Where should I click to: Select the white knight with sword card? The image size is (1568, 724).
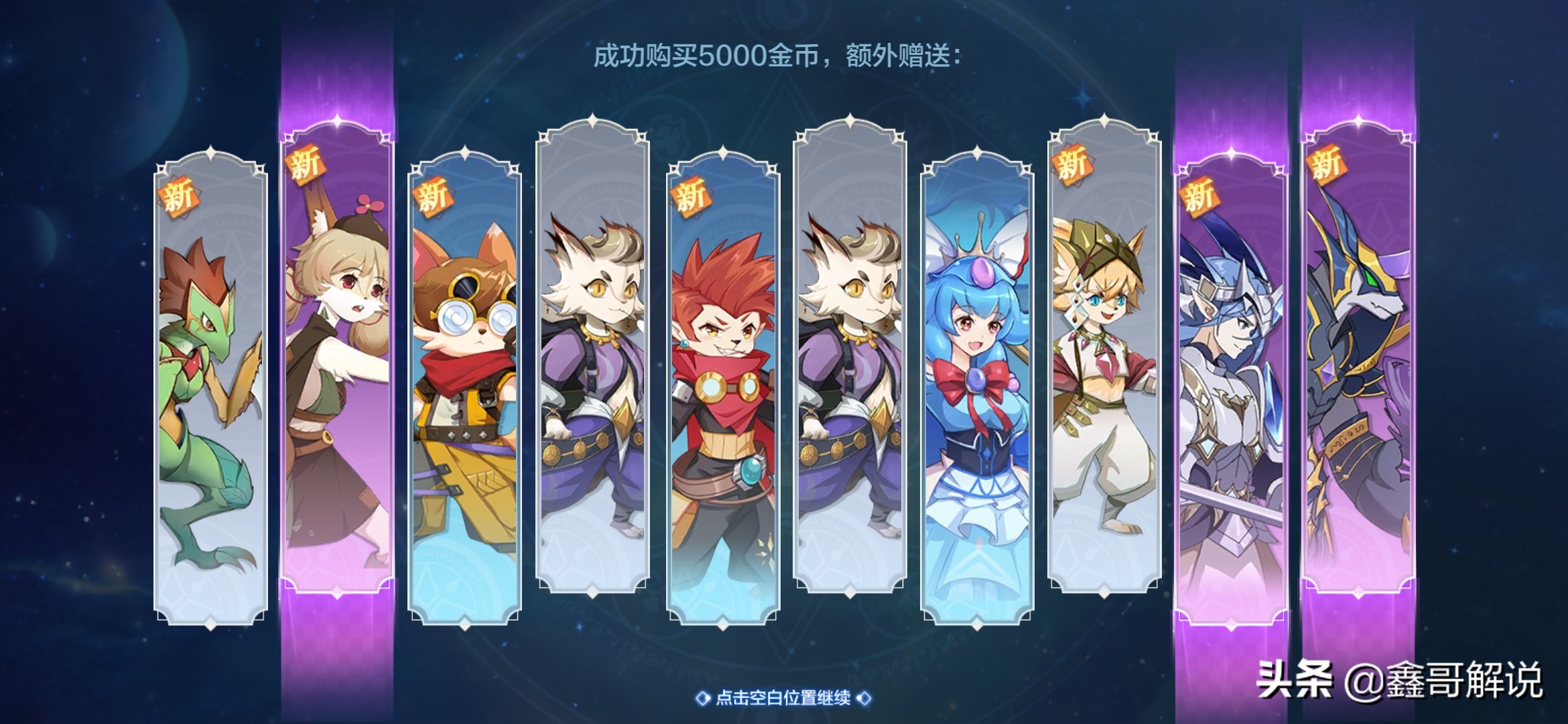[x=1236, y=375]
